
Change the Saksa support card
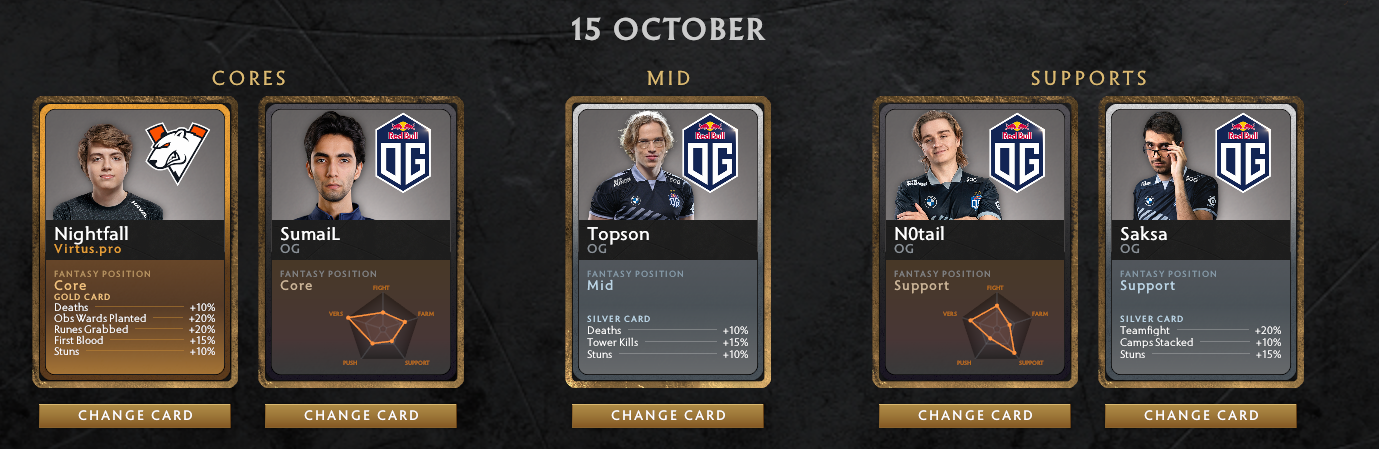[1201, 416]
